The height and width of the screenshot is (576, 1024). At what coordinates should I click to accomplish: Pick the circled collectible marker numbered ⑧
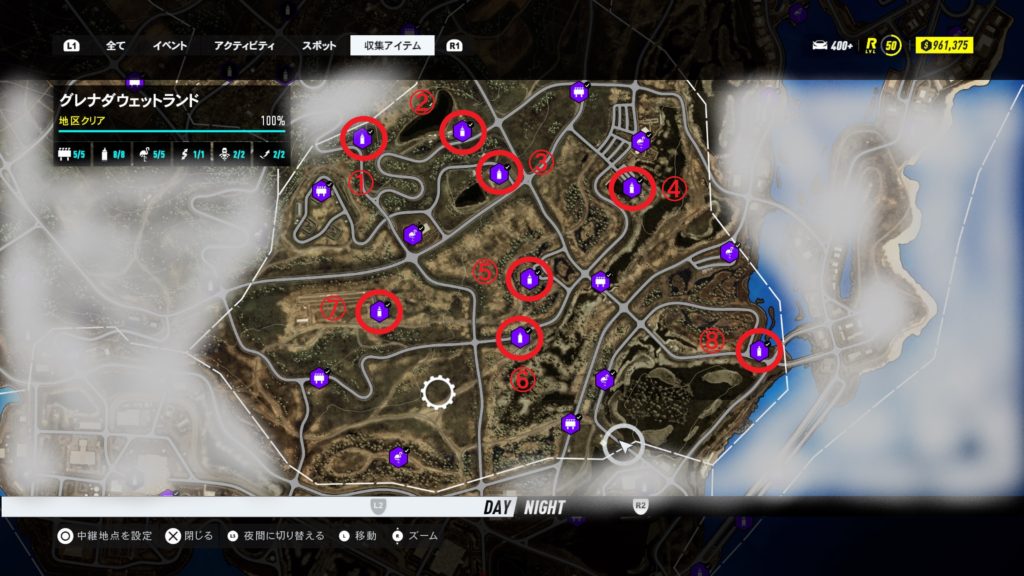pos(760,350)
